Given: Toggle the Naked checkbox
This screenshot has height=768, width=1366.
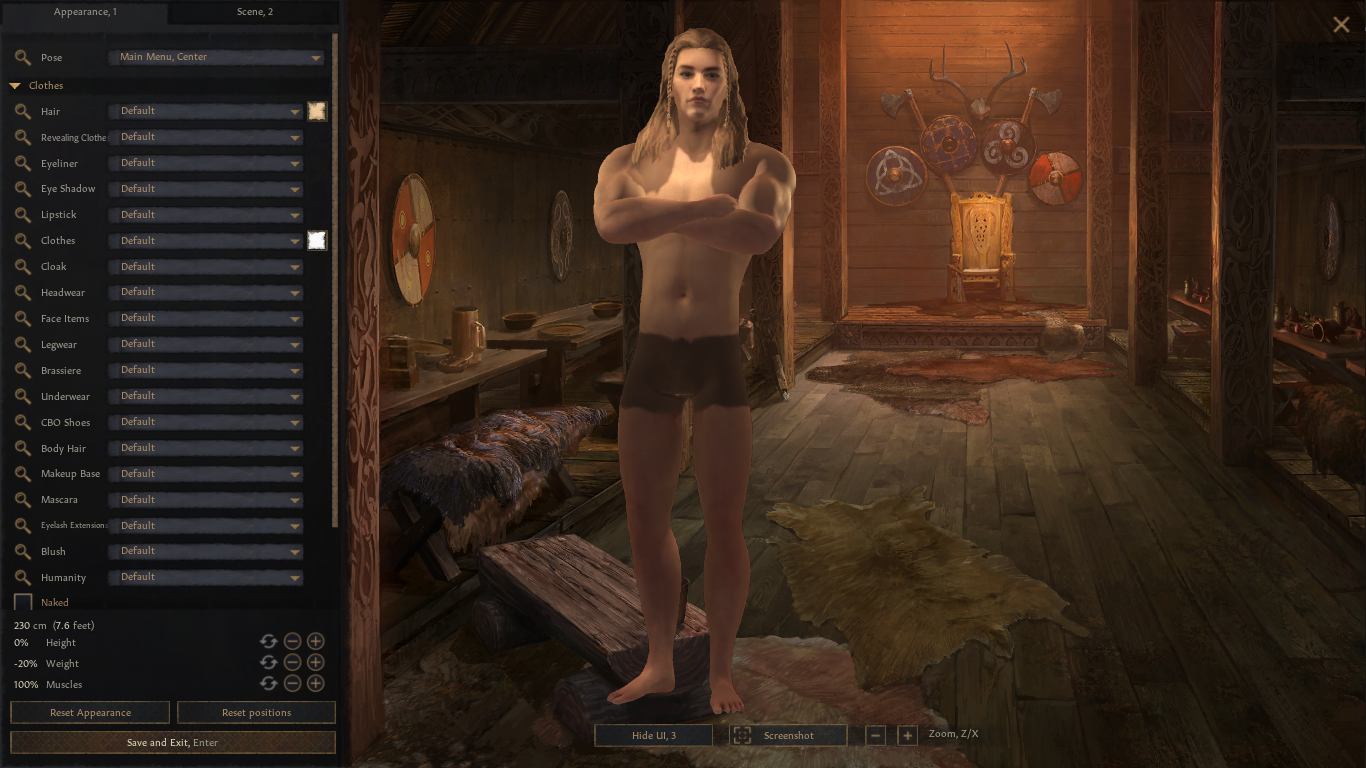Looking at the screenshot, I should 23,602.
